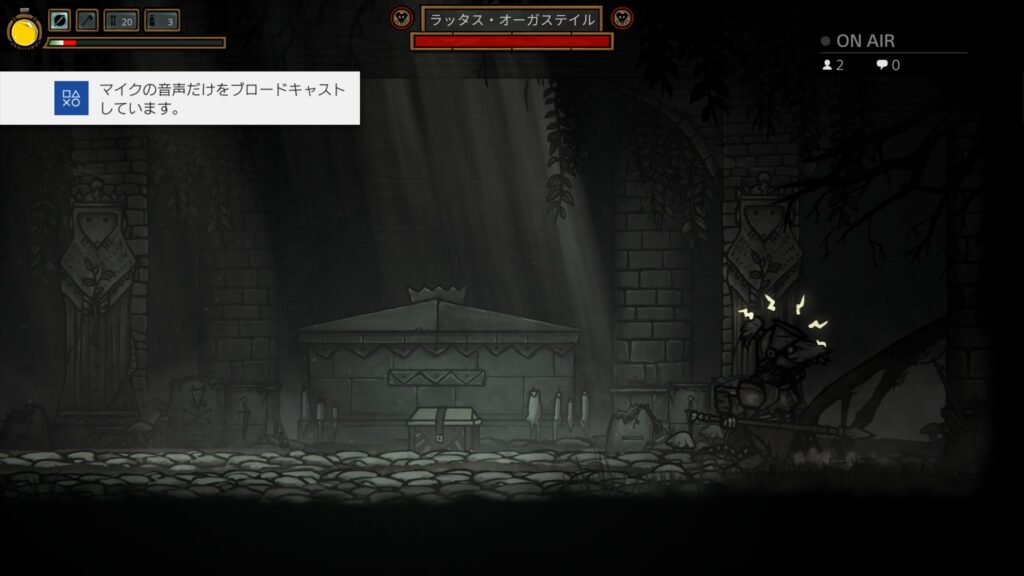Show the broadcast comment count
Viewport: 1024px width, 576px height.
coord(888,65)
